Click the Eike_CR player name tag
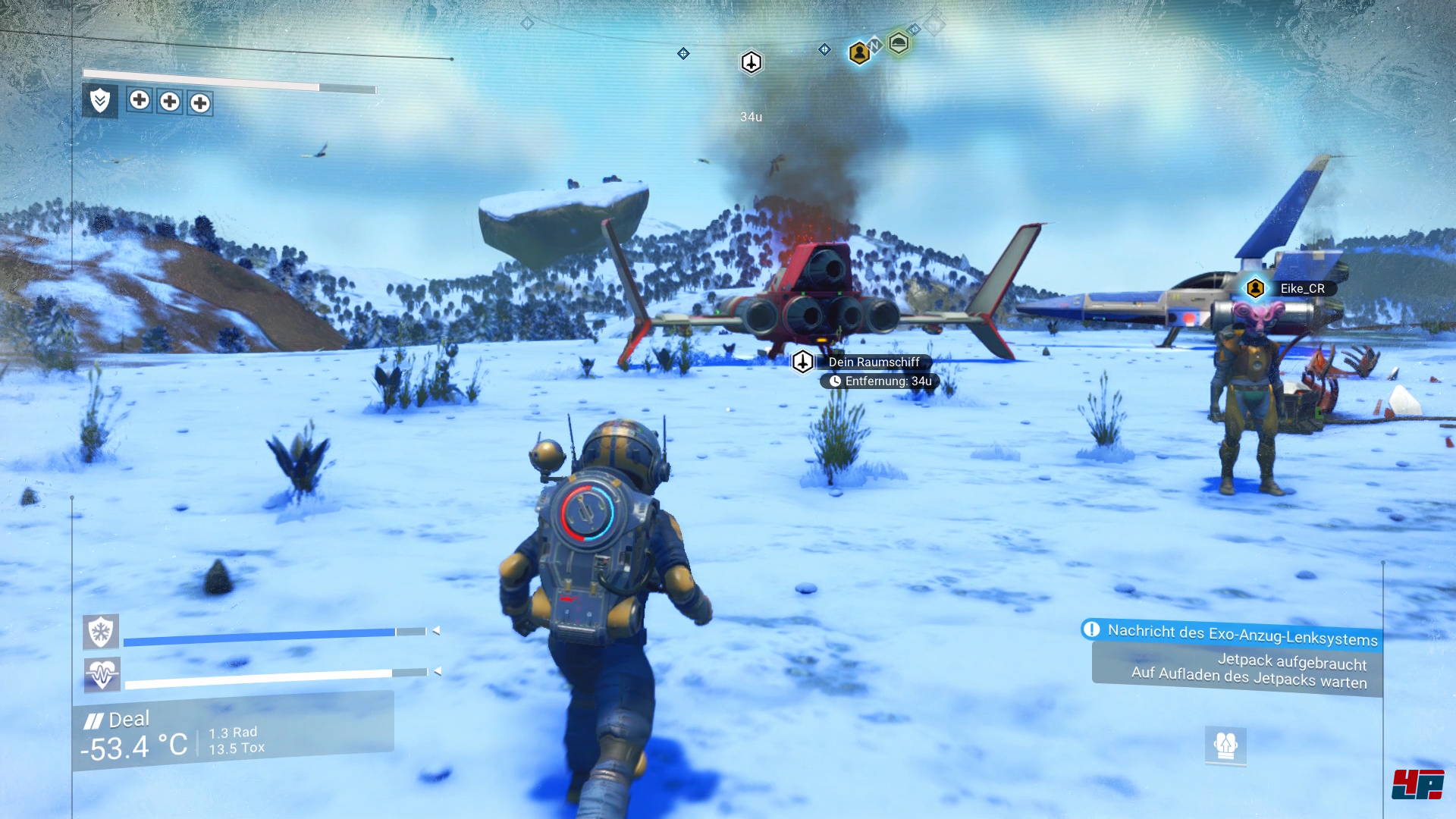1456x819 pixels. [x=1302, y=288]
